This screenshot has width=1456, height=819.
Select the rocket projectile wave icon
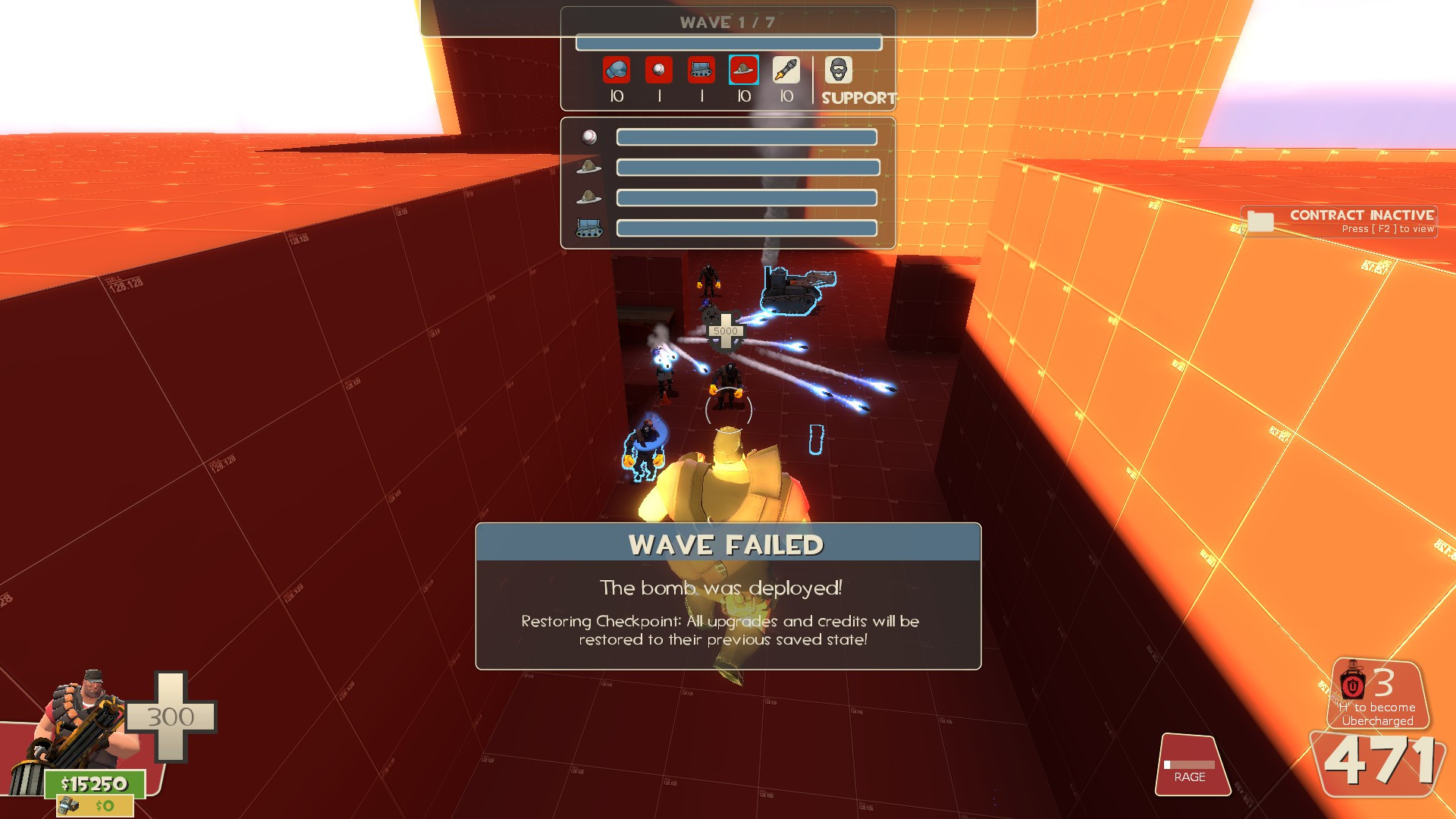click(785, 70)
